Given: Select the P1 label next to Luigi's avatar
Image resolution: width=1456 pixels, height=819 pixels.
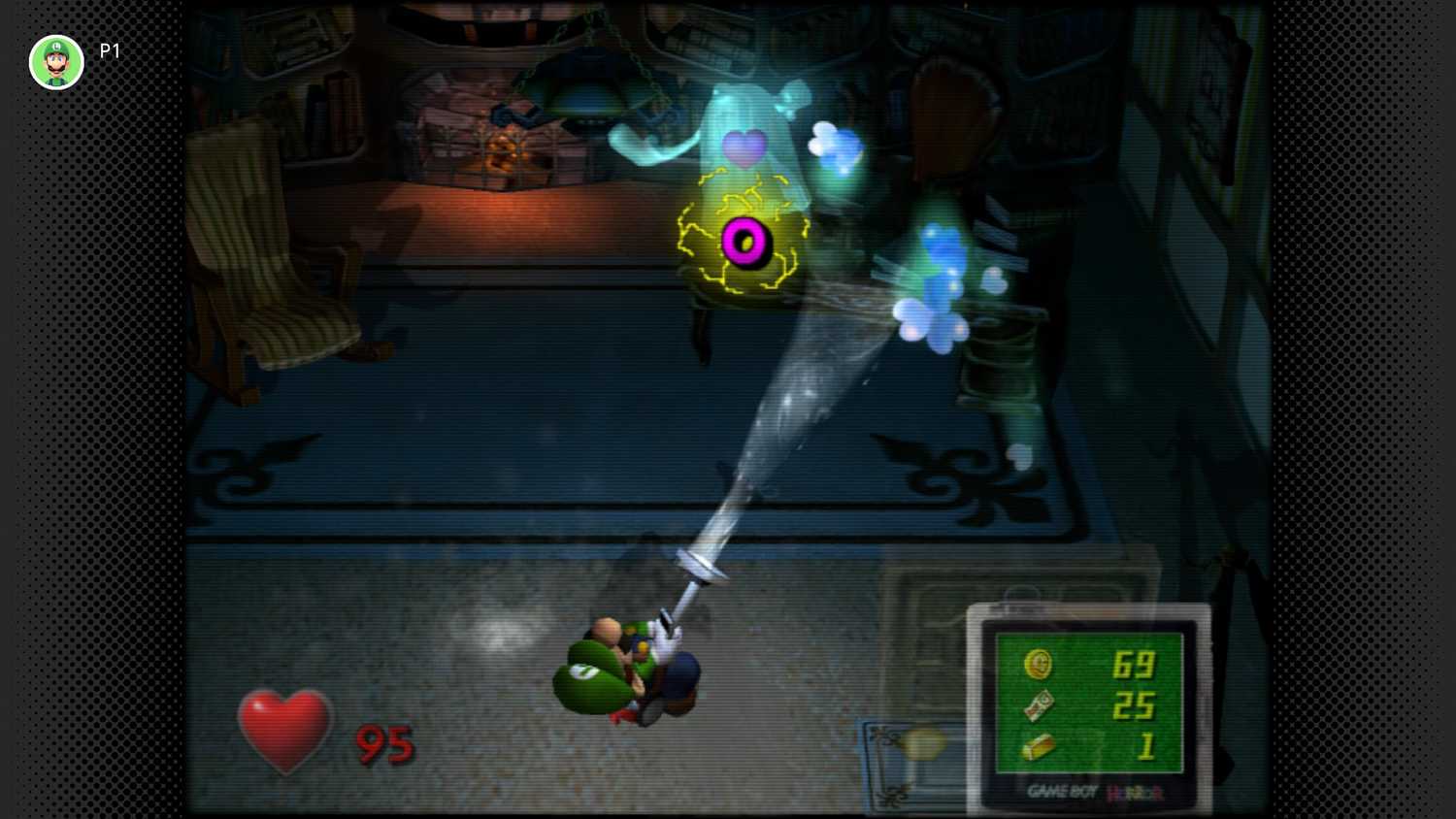Looking at the screenshot, I should (x=109, y=51).
